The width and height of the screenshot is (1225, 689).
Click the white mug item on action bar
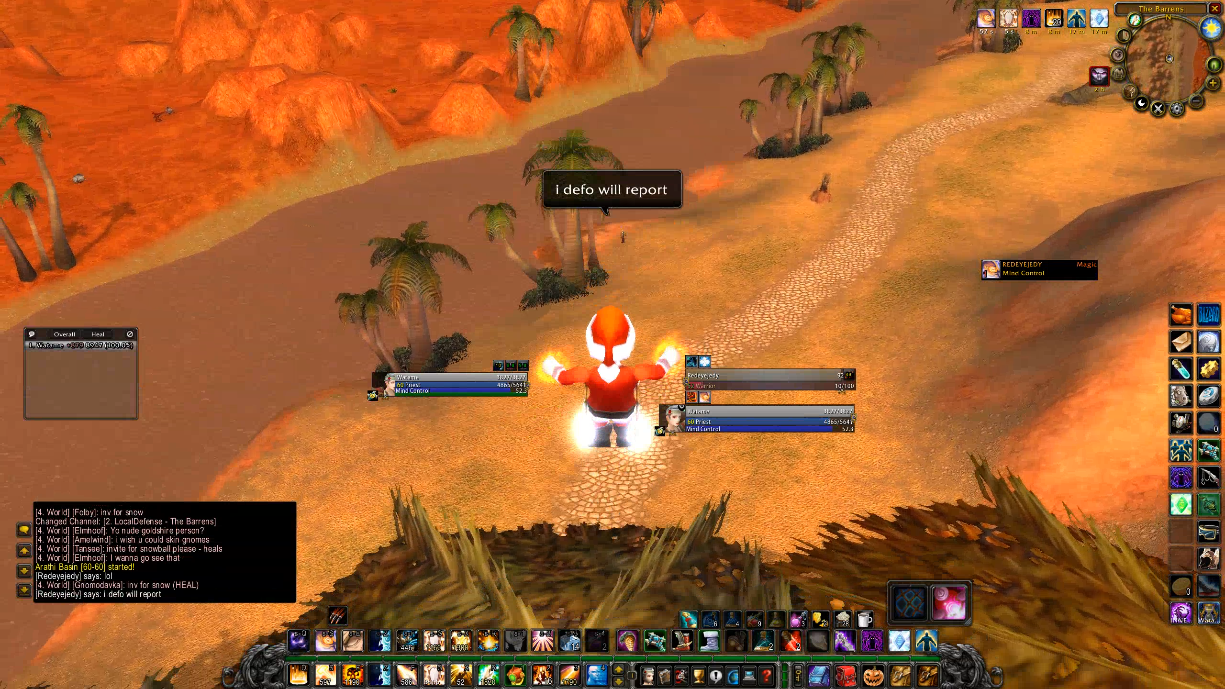click(866, 620)
